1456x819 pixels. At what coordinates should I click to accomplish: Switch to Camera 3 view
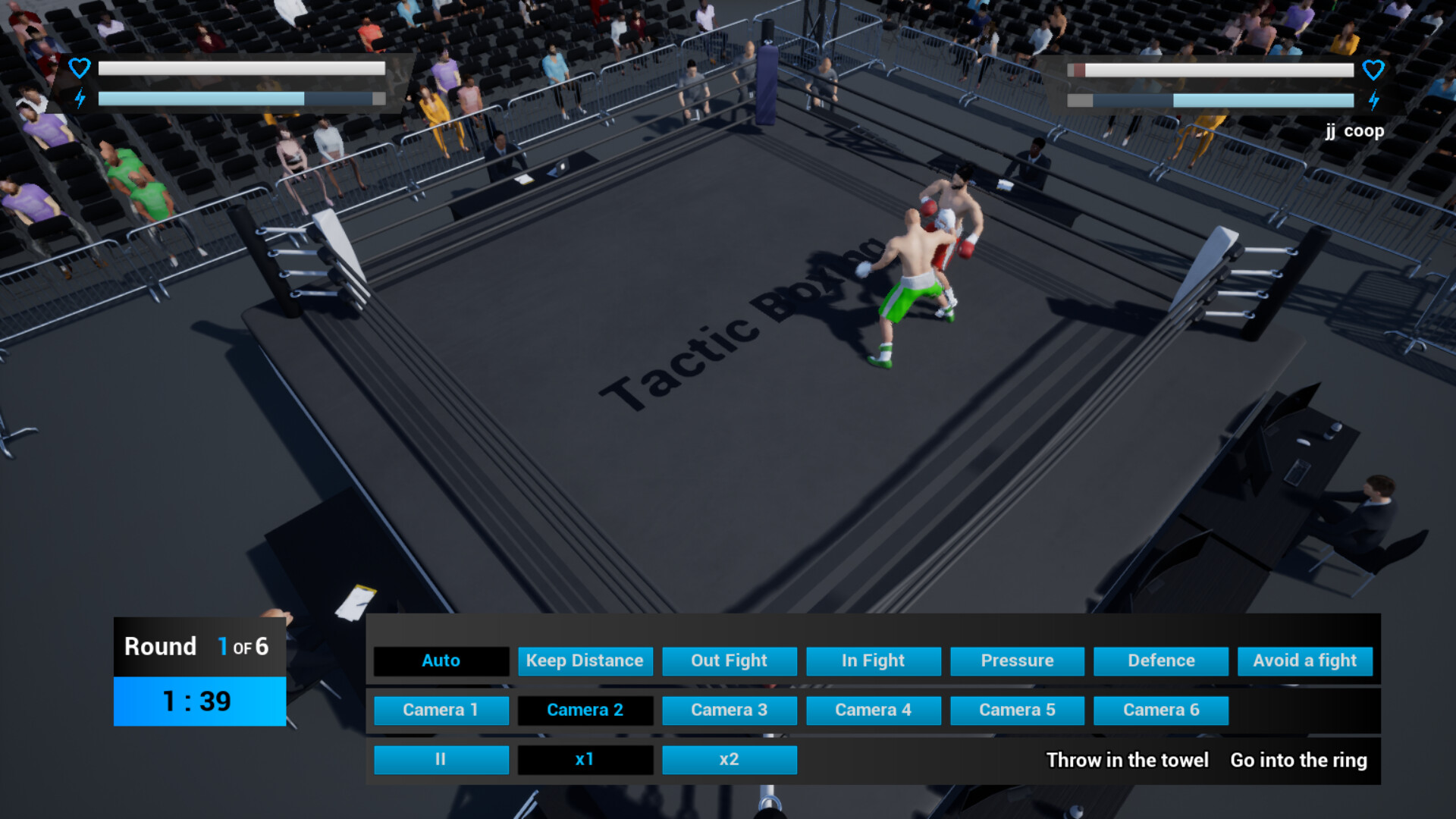pyautogui.click(x=729, y=710)
